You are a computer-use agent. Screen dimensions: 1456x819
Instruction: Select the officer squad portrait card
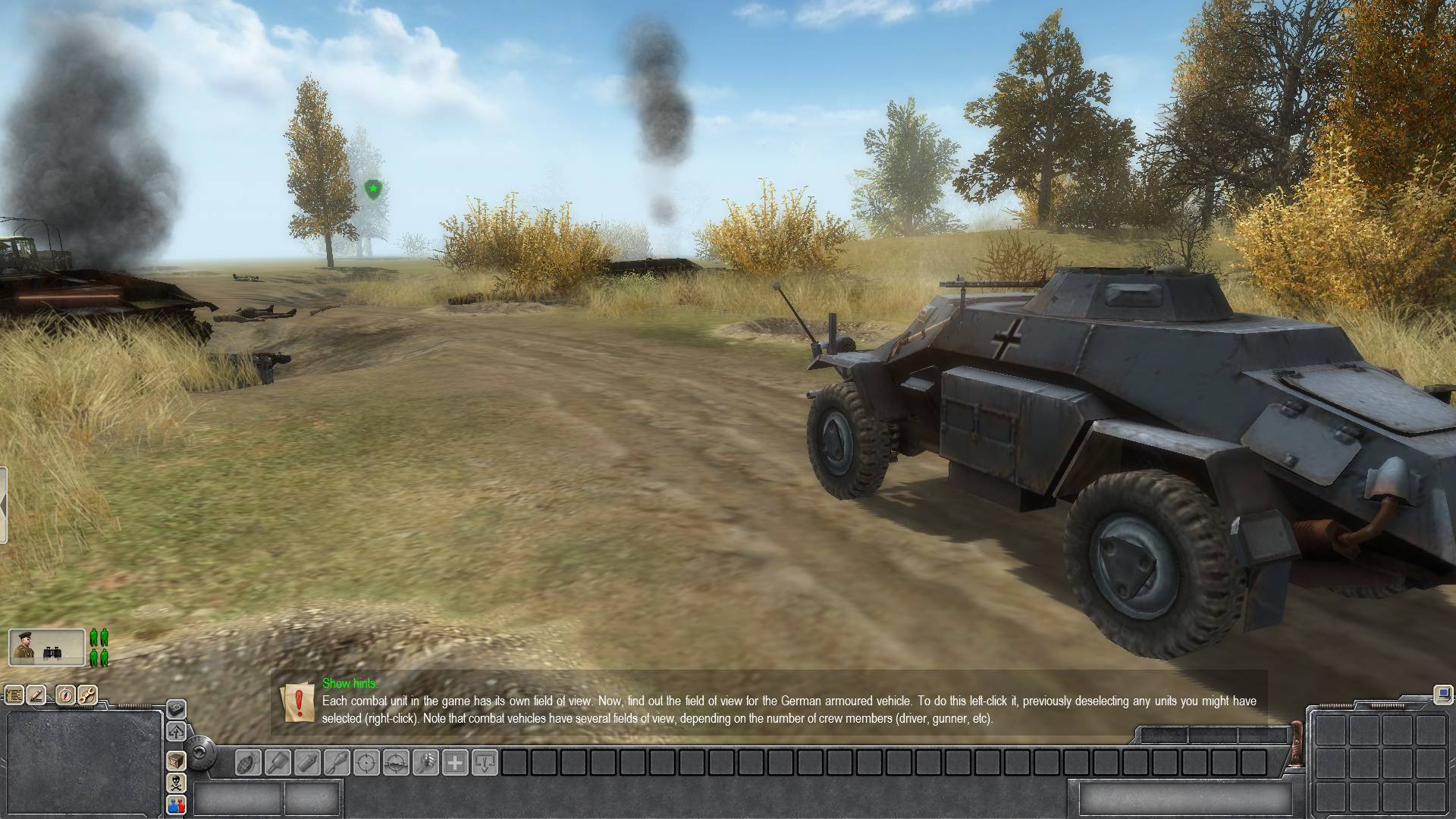pyautogui.click(x=47, y=648)
